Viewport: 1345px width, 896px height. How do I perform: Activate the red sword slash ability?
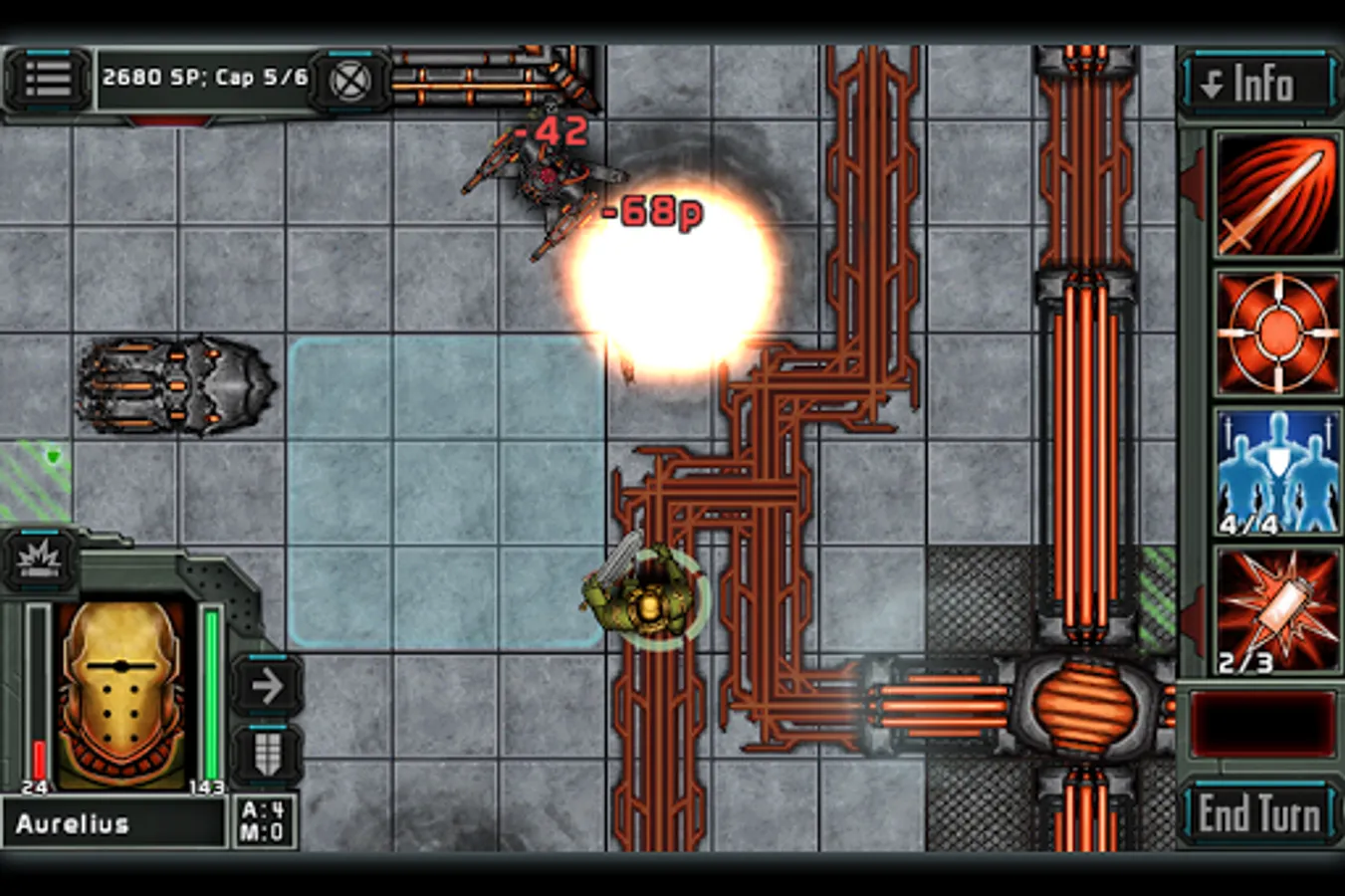1276,195
